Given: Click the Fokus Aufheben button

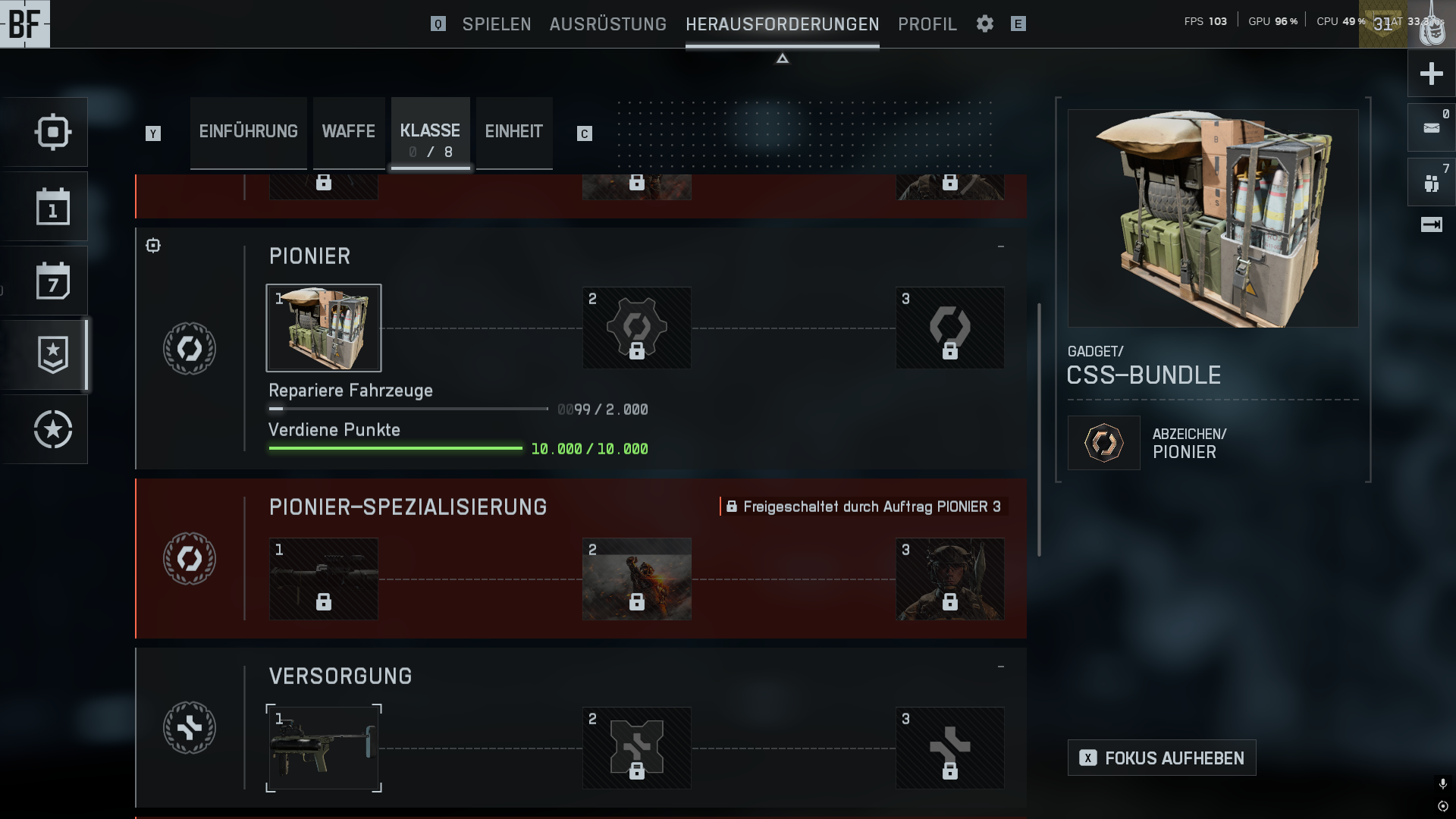Looking at the screenshot, I should pyautogui.click(x=1162, y=758).
